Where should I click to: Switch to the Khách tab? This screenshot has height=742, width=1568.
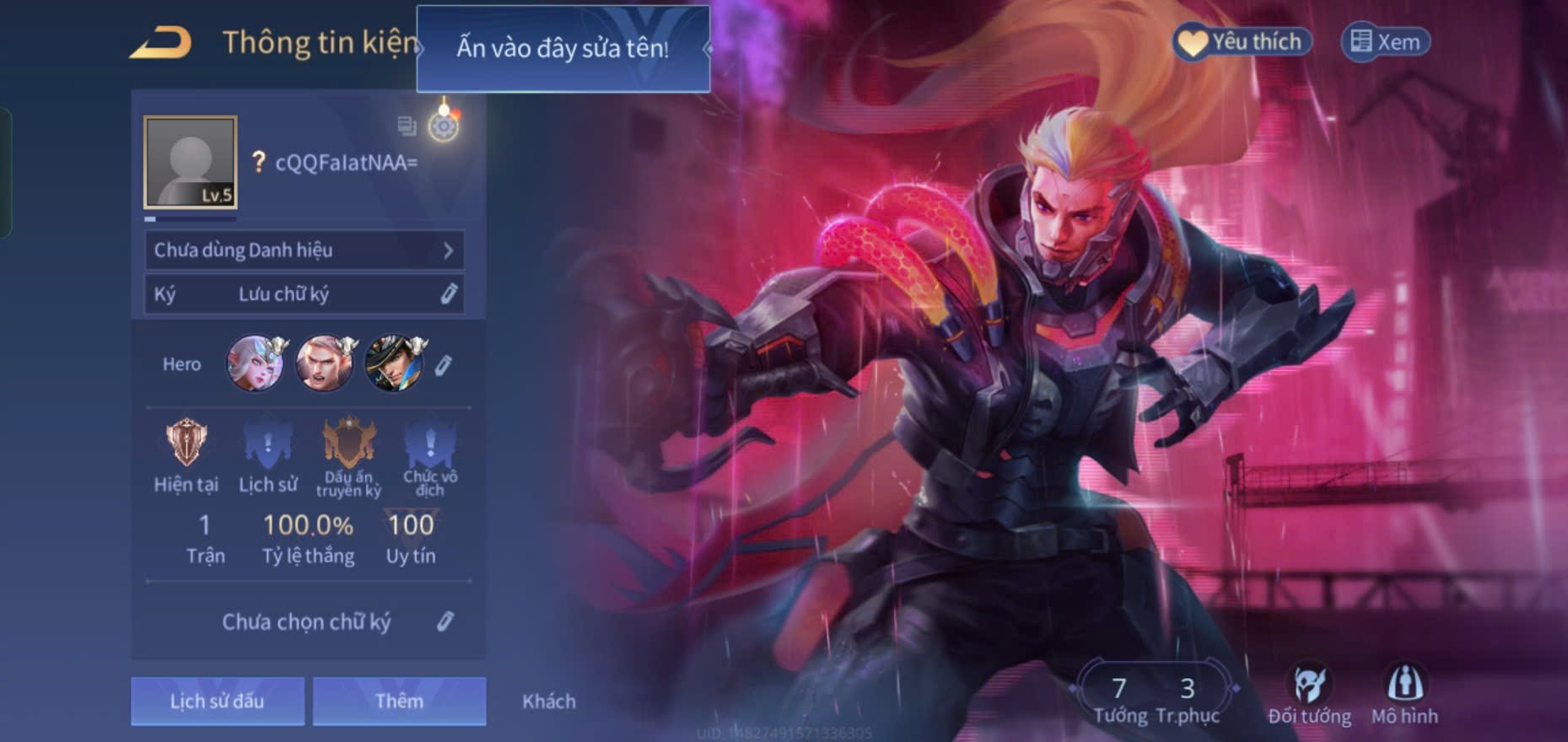tap(549, 701)
